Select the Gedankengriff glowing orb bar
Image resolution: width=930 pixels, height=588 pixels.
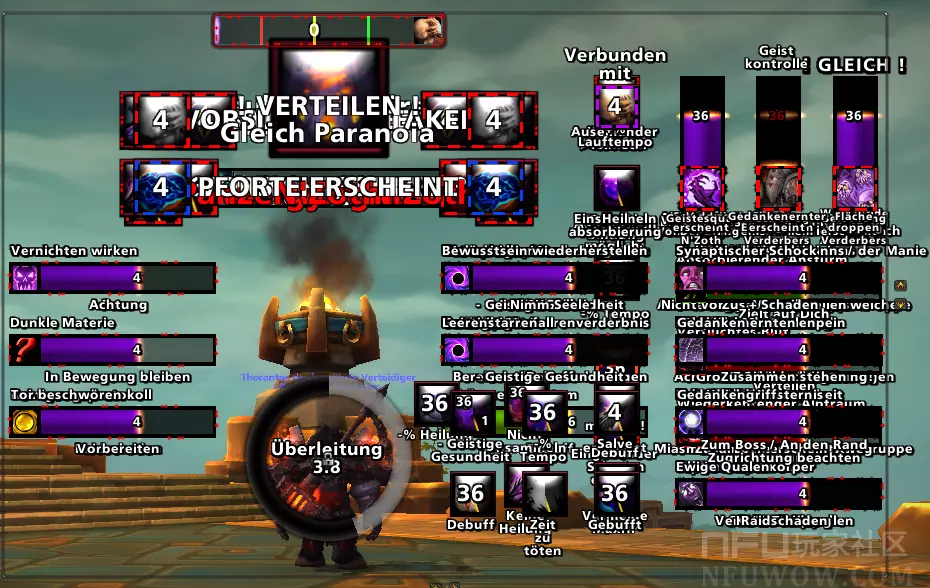pyautogui.click(x=780, y=422)
